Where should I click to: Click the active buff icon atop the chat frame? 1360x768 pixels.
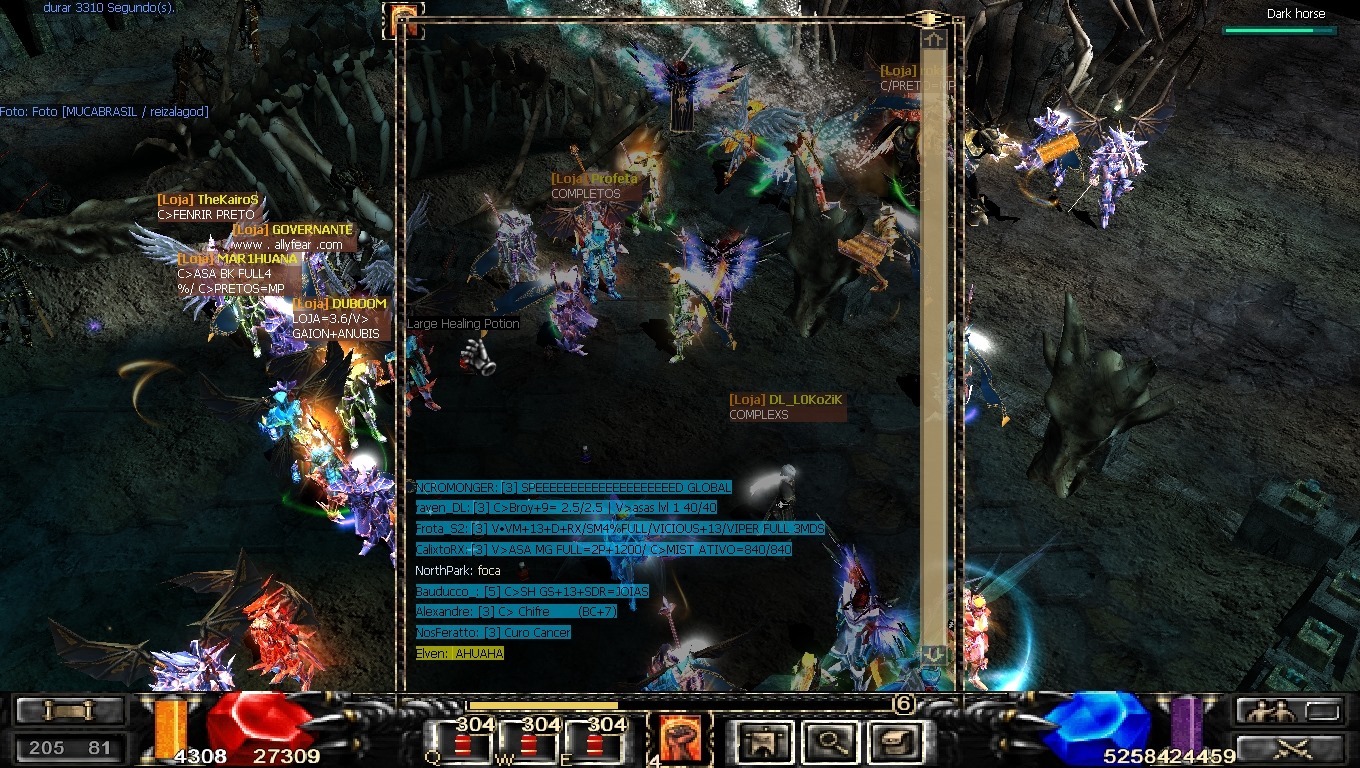pyautogui.click(x=405, y=17)
